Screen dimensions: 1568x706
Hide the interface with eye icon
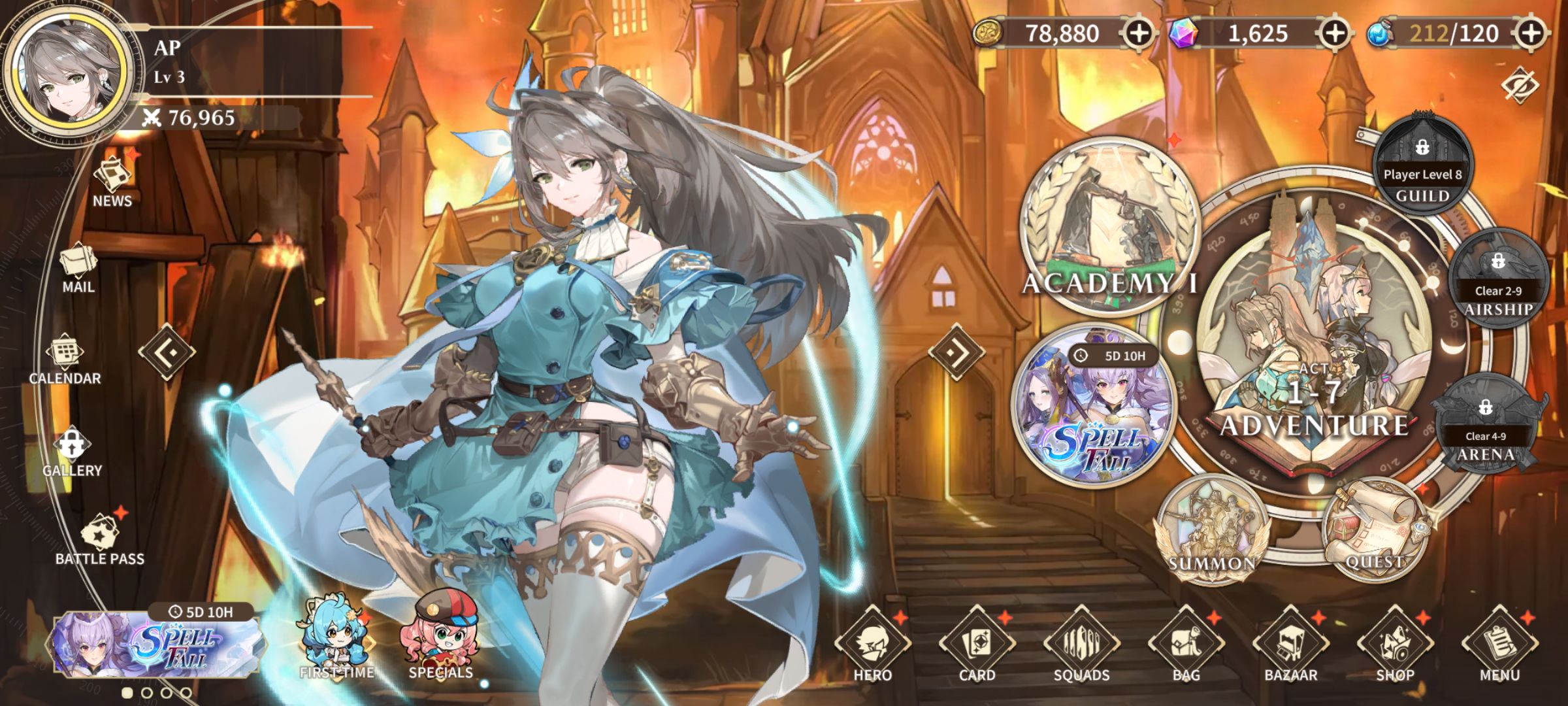click(1520, 86)
